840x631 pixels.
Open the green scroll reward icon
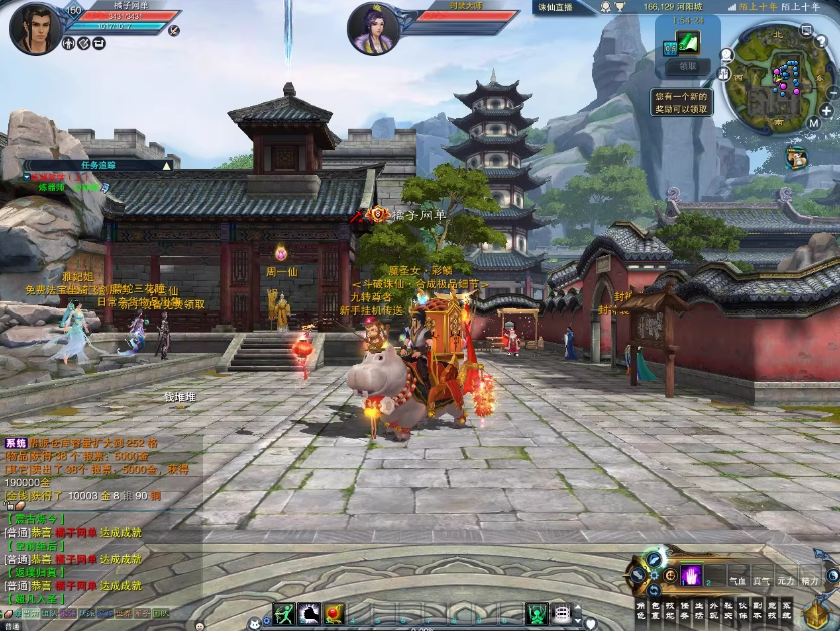pos(687,42)
